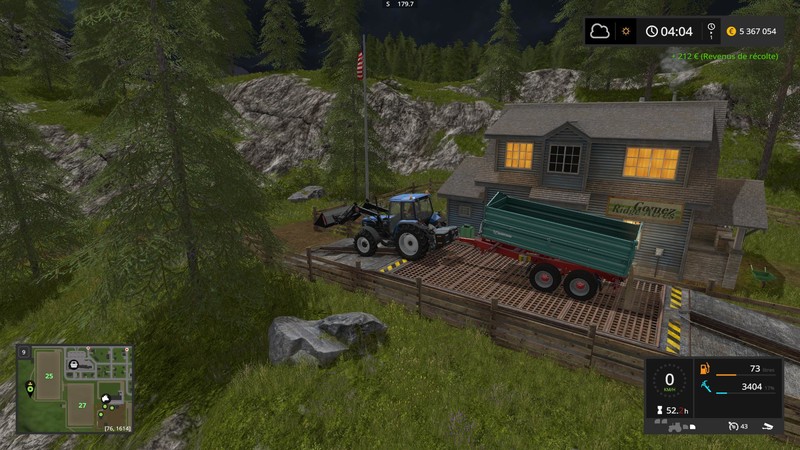
Task: Select field 25 on the minimap
Action: click(47, 376)
